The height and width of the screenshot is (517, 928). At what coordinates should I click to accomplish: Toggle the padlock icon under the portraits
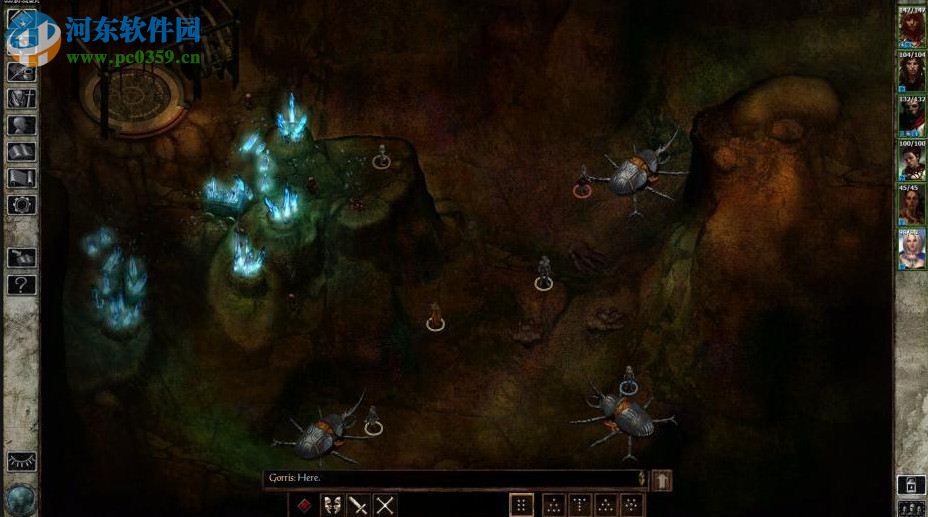[910, 485]
